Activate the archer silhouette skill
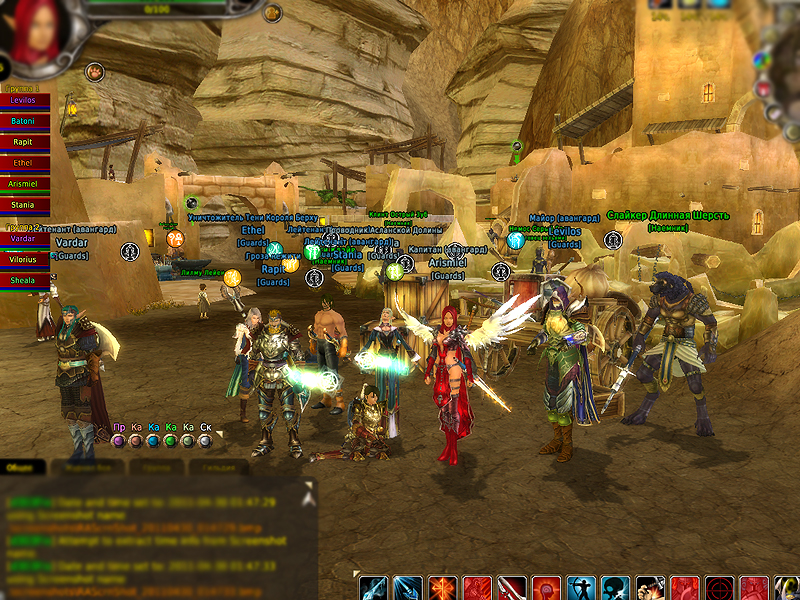800x600 pixels. [x=581, y=588]
